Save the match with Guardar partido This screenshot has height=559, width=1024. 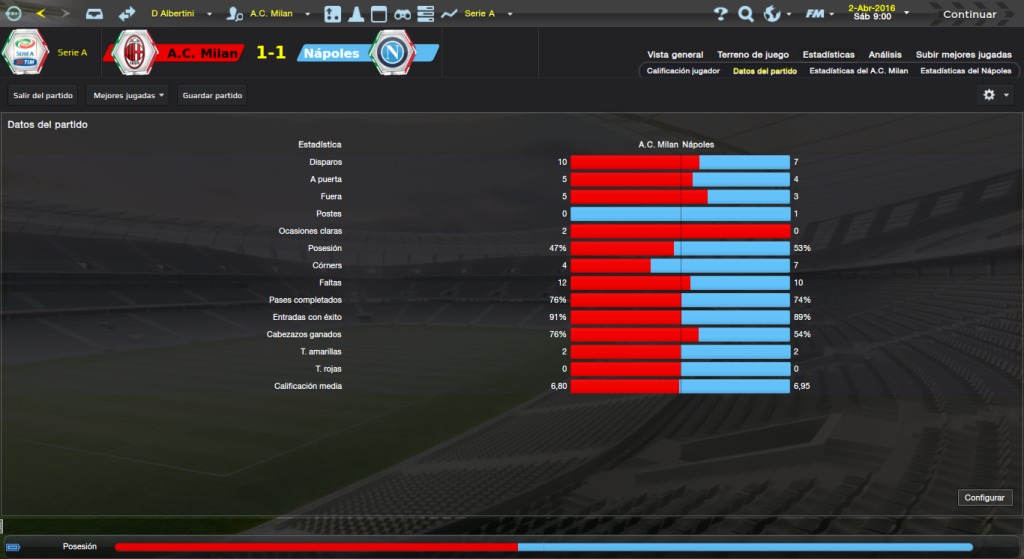211,95
